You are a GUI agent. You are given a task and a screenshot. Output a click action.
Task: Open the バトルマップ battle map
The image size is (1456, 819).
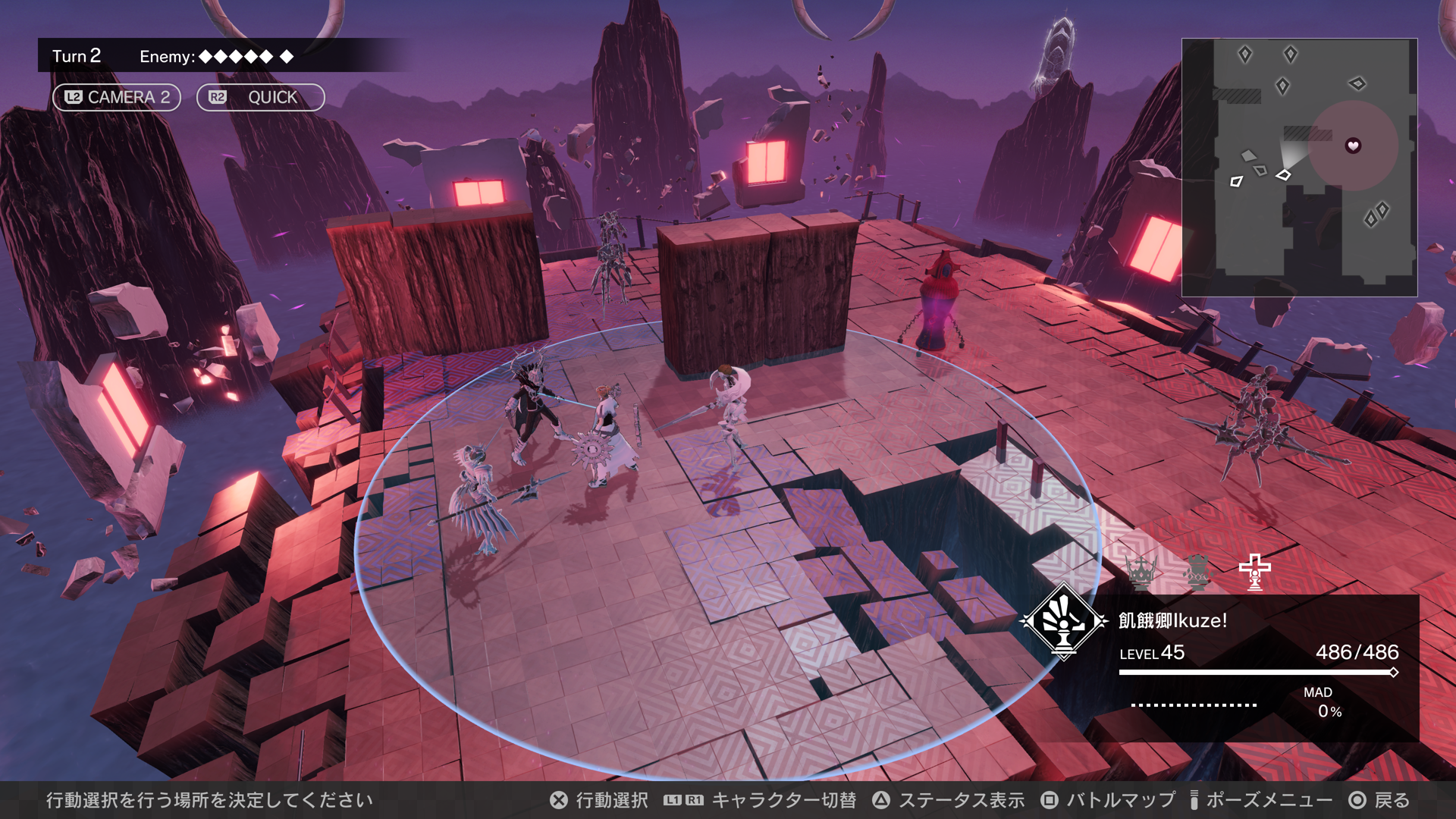click(x=1108, y=800)
